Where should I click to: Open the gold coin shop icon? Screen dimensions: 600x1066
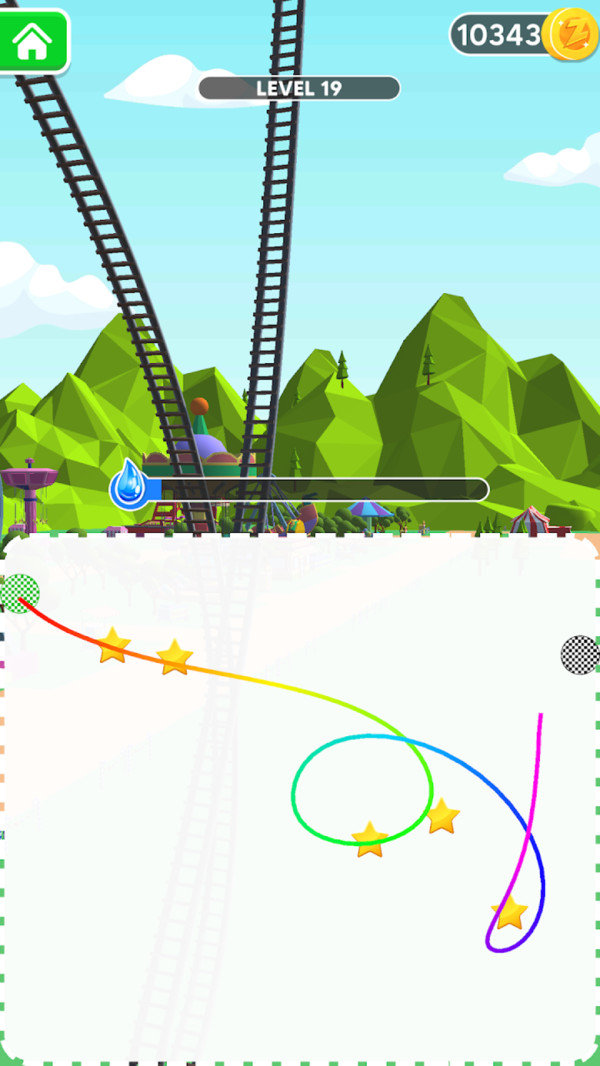574,35
